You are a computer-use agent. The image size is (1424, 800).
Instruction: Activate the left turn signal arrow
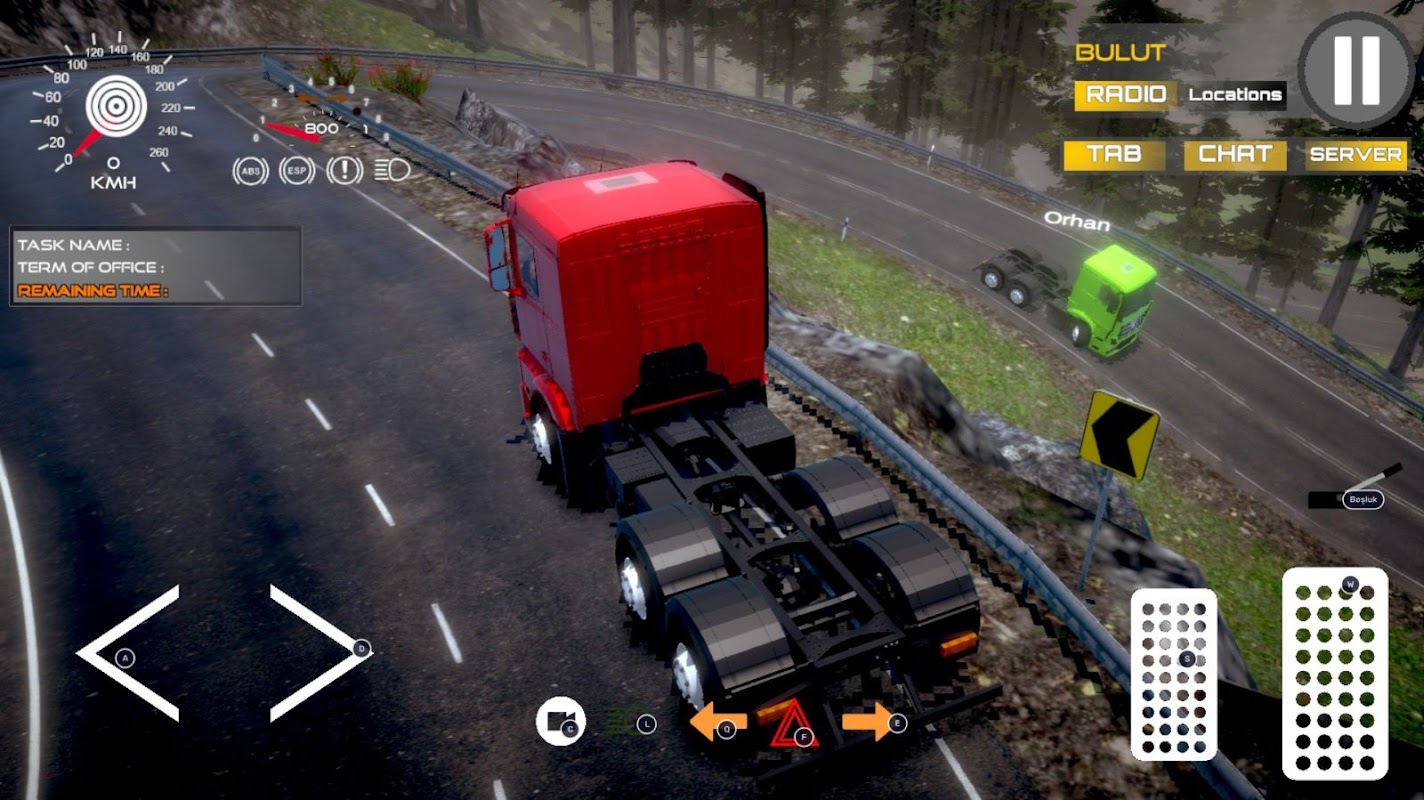coord(716,722)
